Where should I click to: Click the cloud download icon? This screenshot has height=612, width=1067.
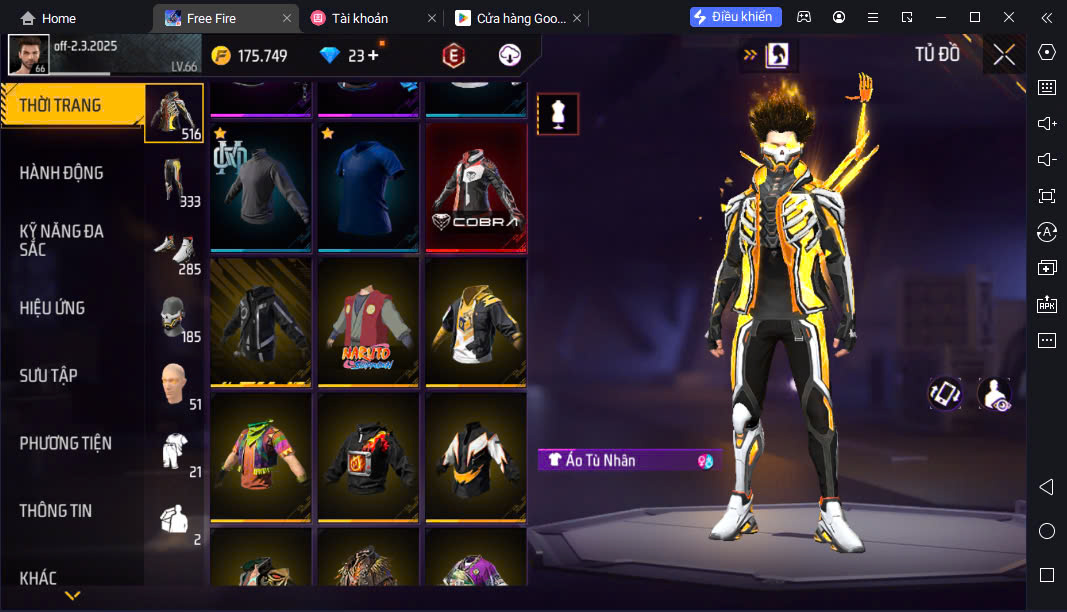(510, 56)
